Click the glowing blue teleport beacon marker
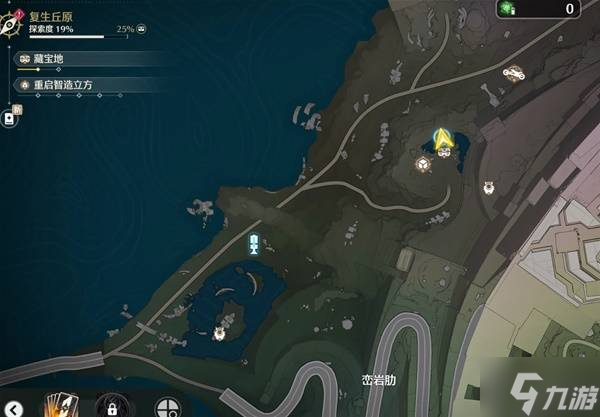600x417 pixels. click(x=254, y=244)
